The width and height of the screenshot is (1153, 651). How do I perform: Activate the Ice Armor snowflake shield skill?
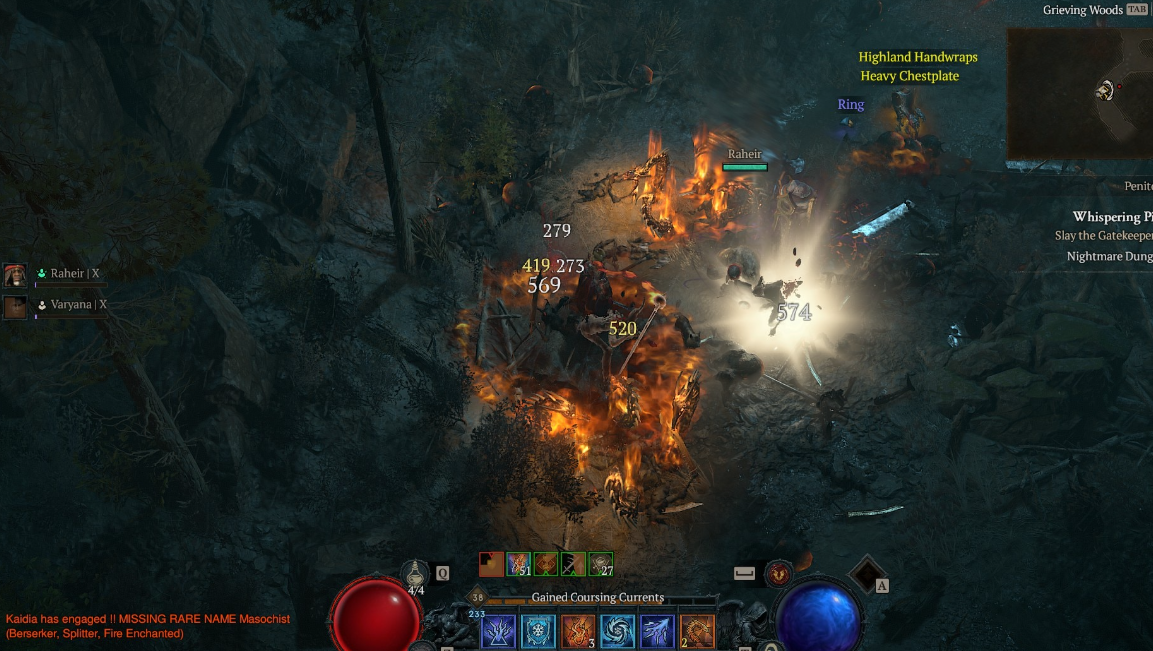click(538, 632)
